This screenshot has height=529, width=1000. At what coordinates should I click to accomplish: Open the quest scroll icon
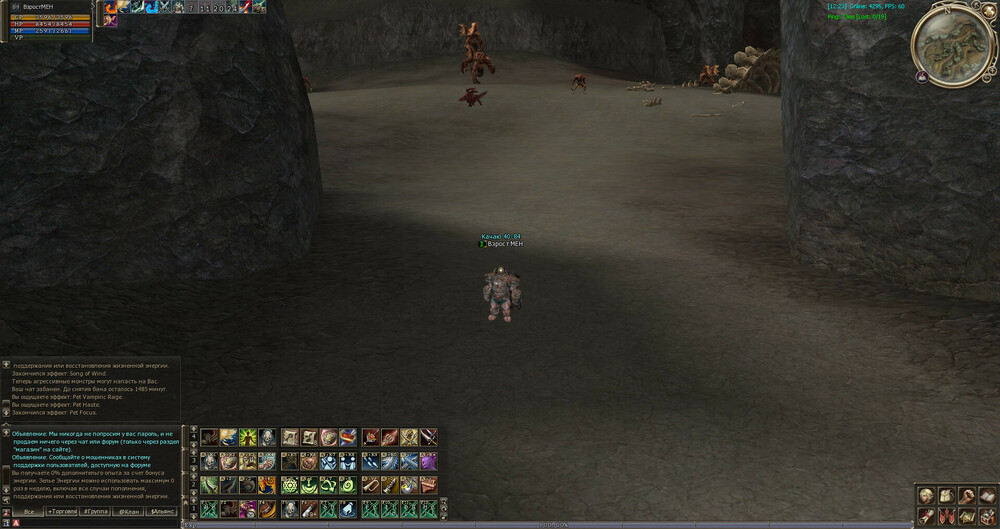(927, 516)
